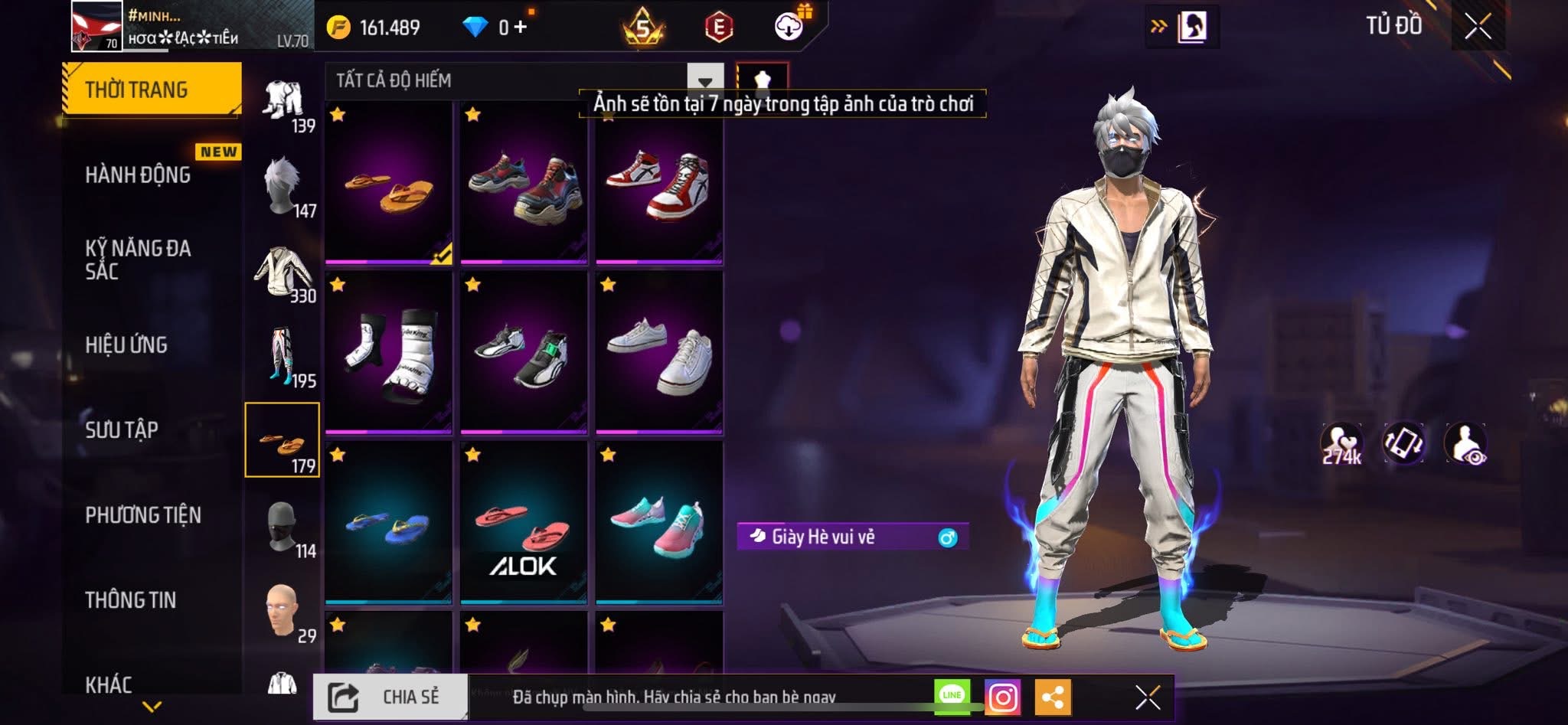Image resolution: width=1568 pixels, height=725 pixels.
Task: Choose the blue flip-flops tile
Action: point(388,524)
